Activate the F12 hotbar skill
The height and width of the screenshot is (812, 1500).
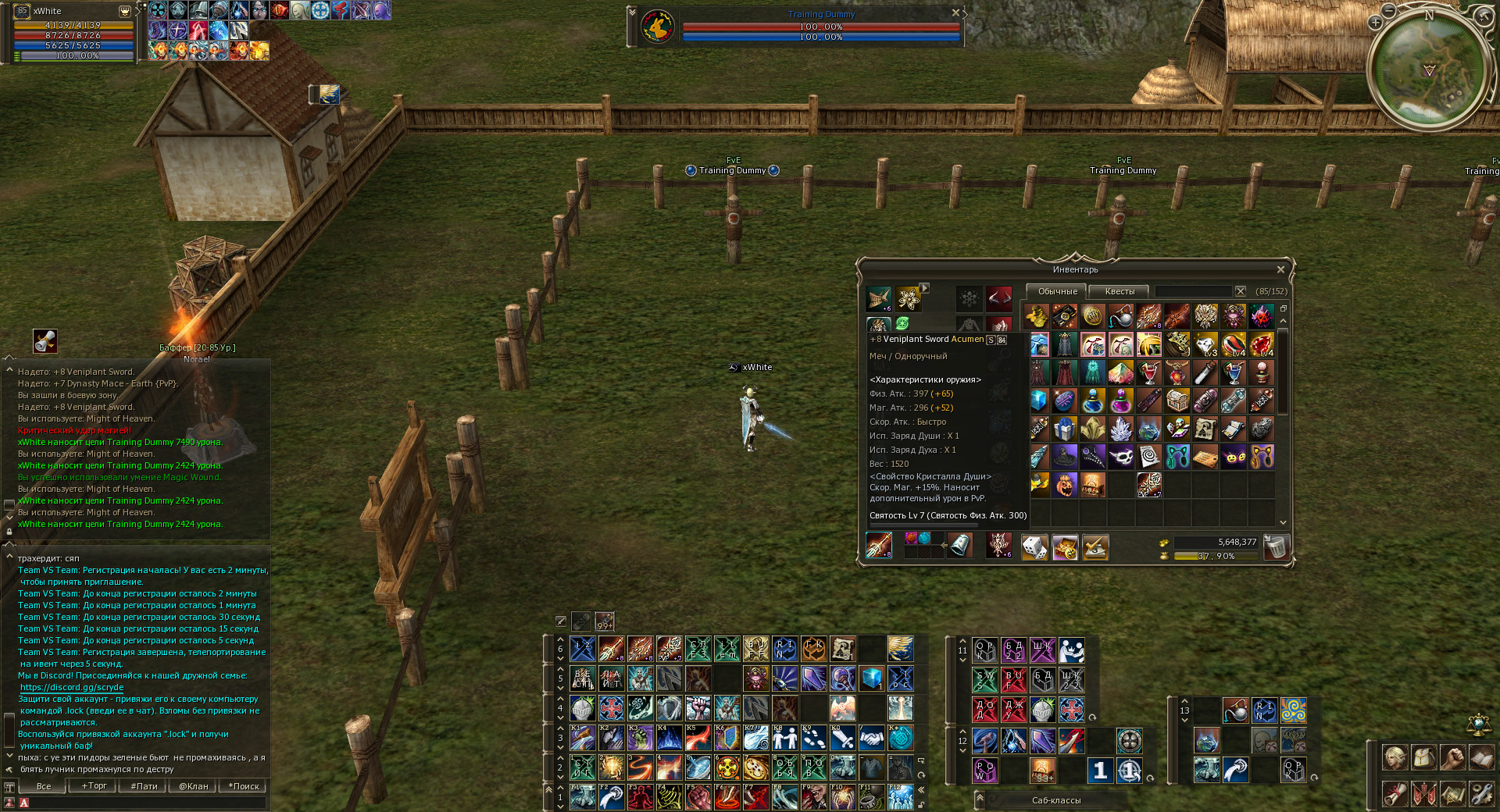tap(900, 797)
